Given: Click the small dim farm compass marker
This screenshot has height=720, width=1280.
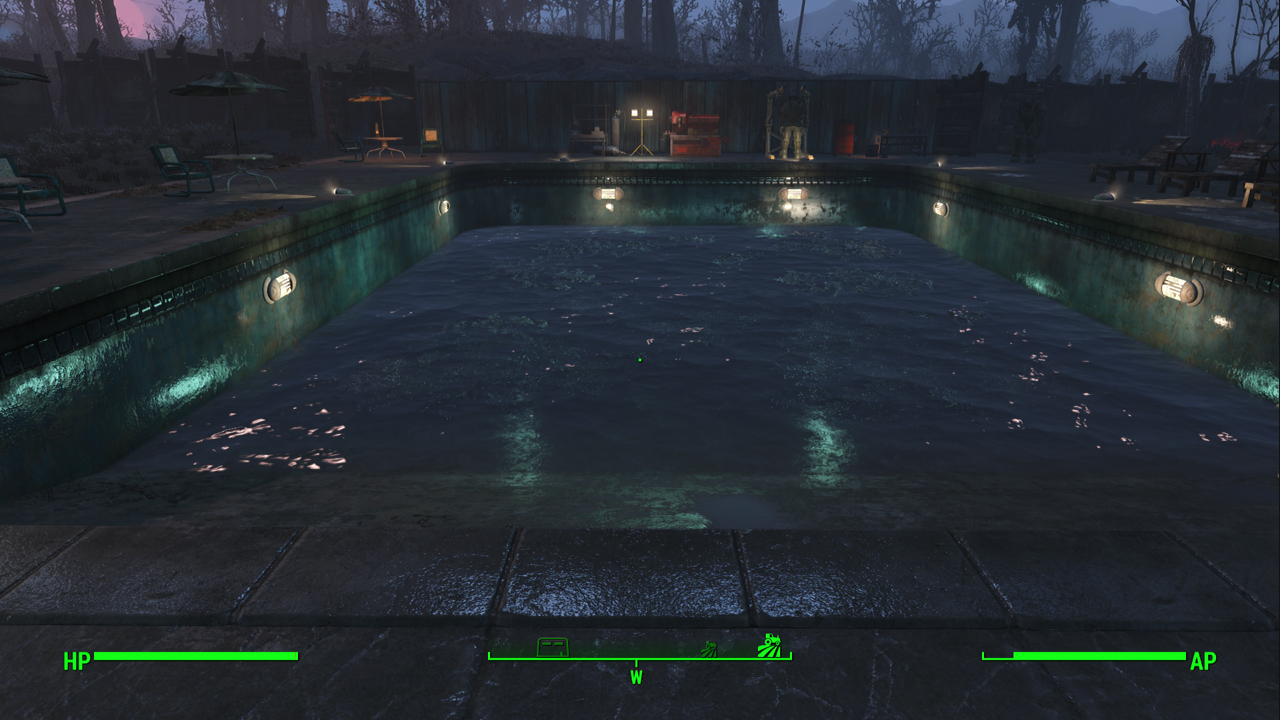Looking at the screenshot, I should point(708,648).
